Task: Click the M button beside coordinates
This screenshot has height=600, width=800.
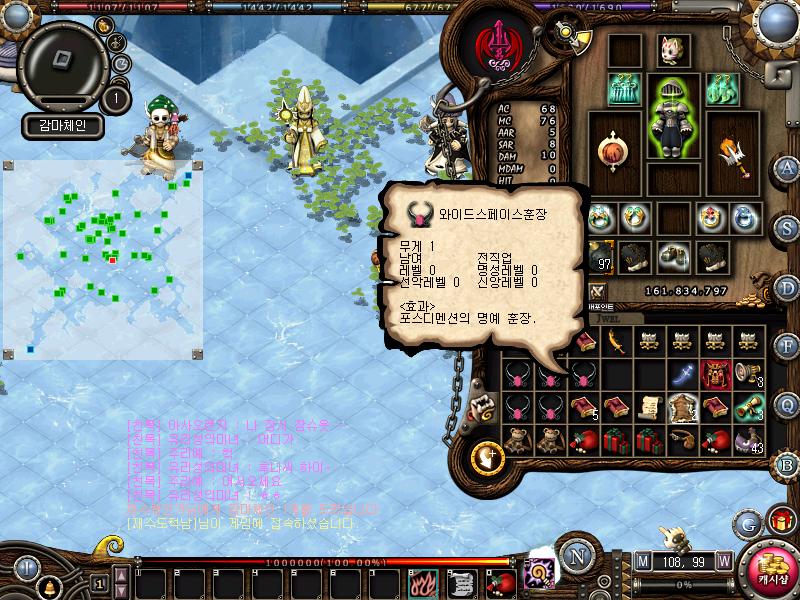Action: tap(641, 560)
